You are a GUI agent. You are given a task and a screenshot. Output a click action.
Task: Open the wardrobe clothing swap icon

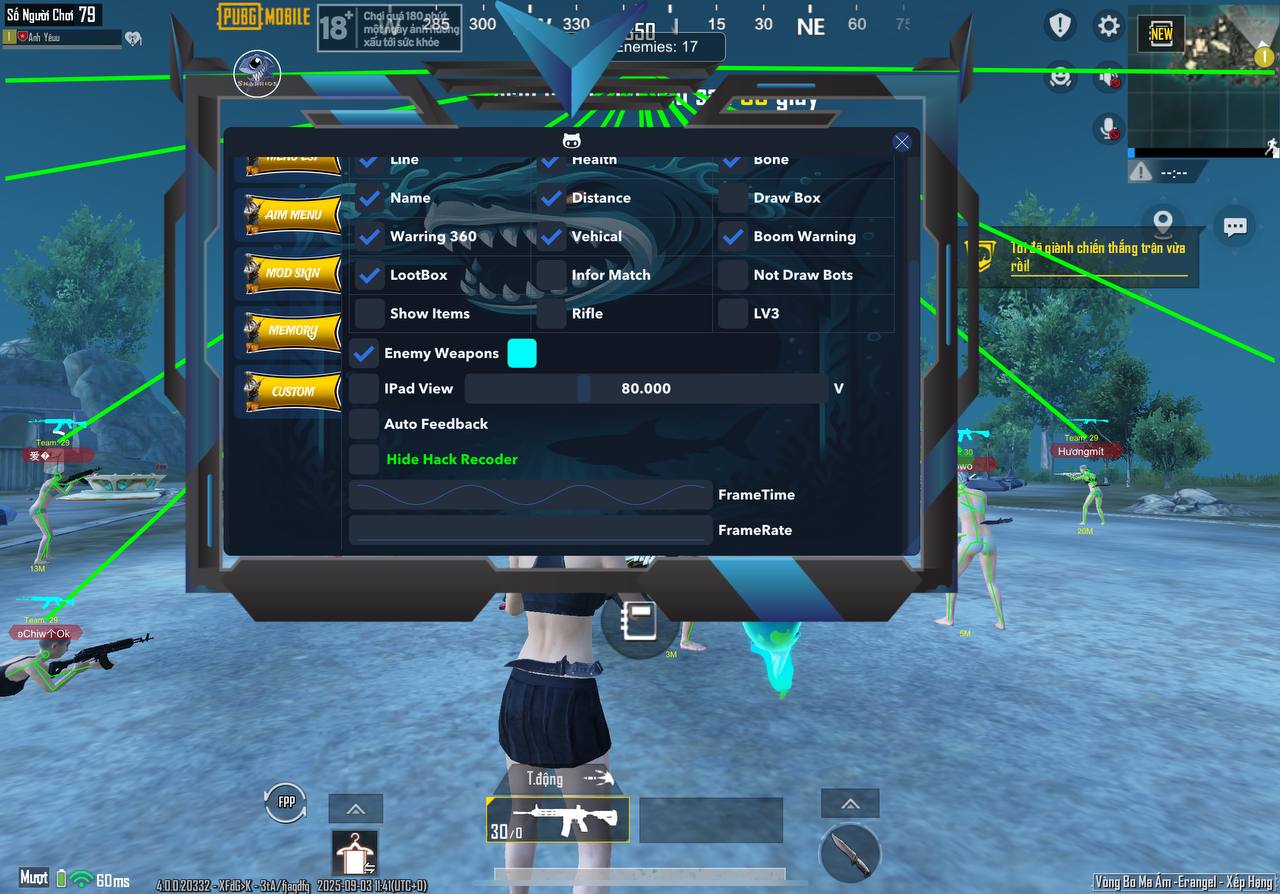[x=354, y=855]
